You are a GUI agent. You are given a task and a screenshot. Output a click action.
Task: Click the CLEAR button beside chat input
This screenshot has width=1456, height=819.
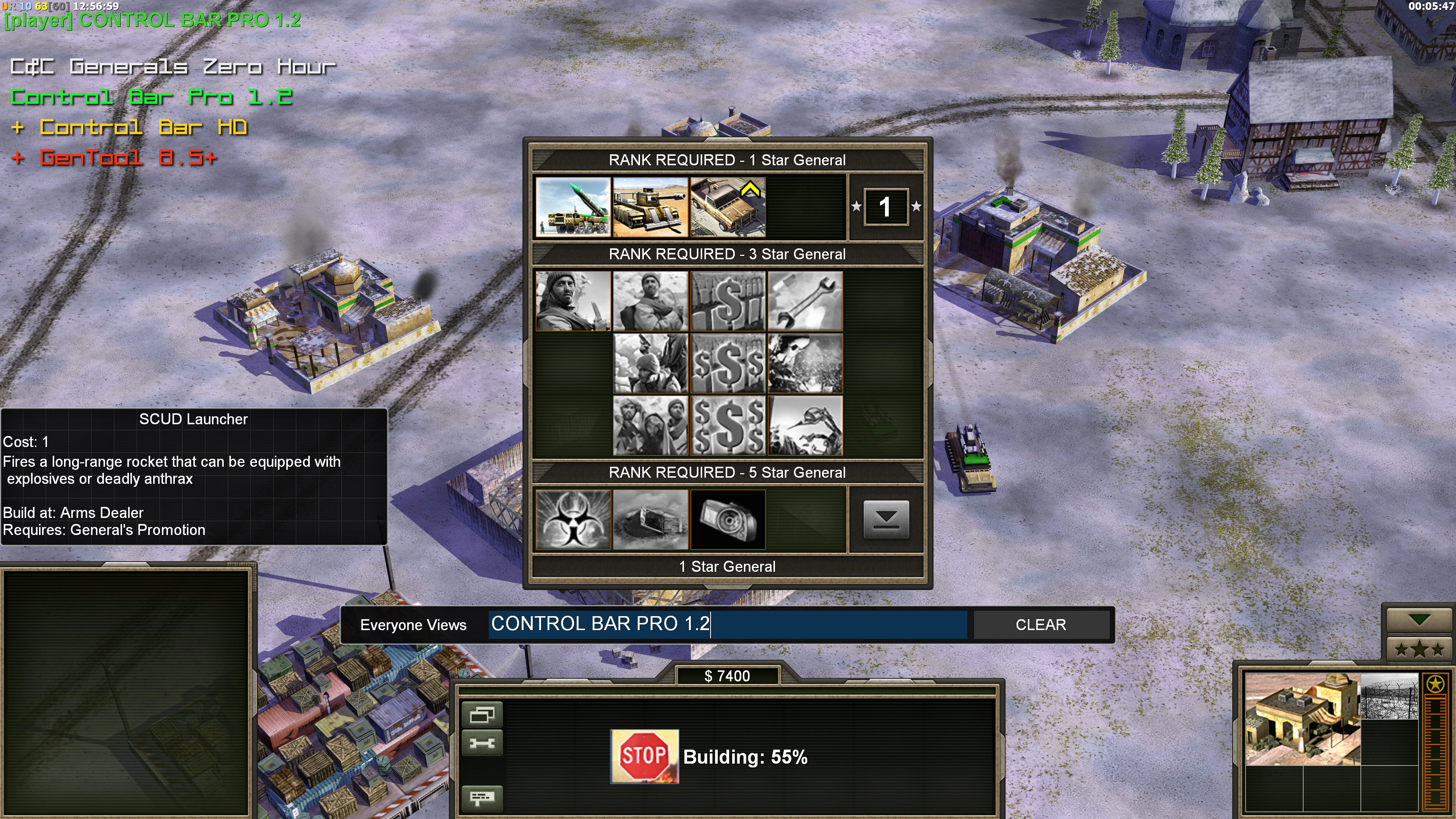pos(1040,624)
